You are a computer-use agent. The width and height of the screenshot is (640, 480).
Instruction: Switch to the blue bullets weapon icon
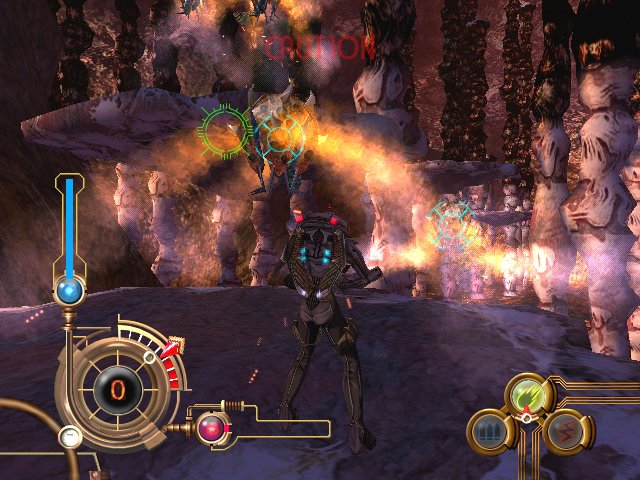[489, 432]
